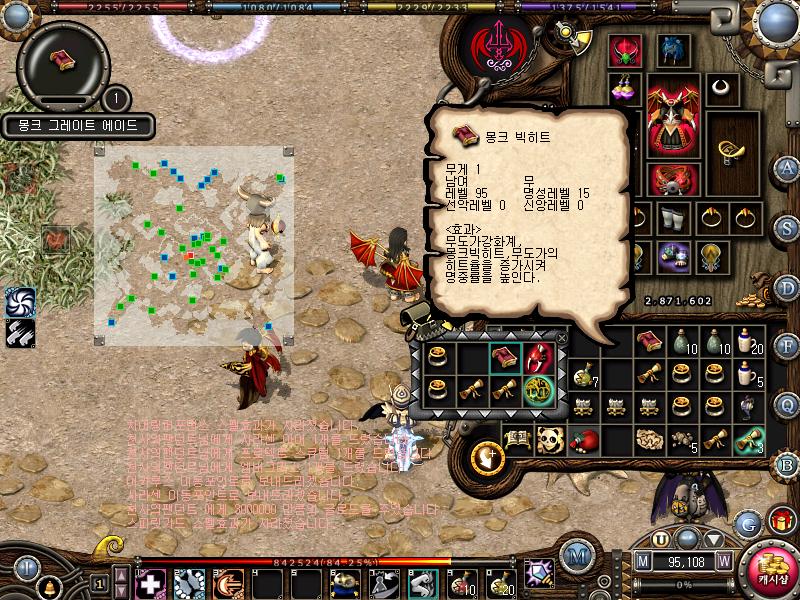
Task: Select the panda skull item in inventory
Action: click(x=551, y=439)
